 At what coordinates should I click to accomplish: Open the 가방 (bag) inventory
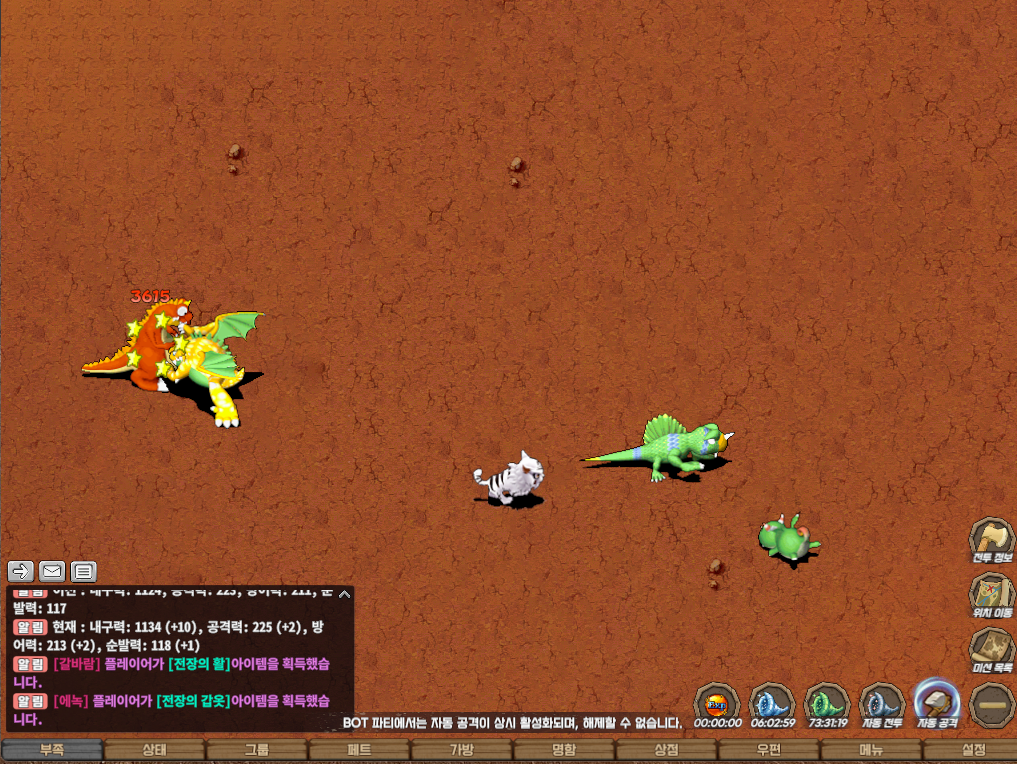(x=461, y=750)
